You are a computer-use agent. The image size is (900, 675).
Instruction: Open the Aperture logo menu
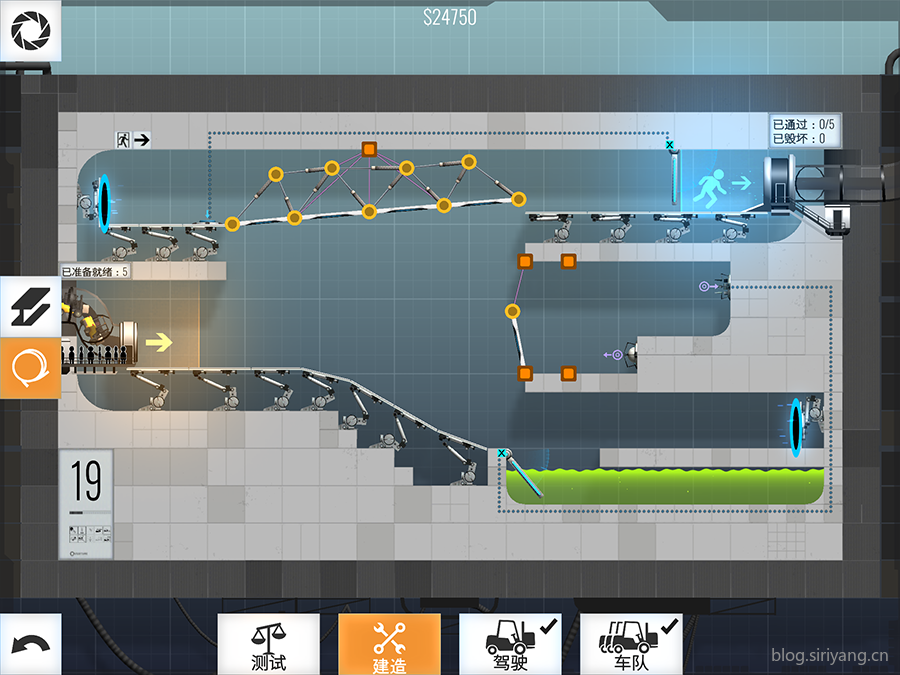pos(30,31)
